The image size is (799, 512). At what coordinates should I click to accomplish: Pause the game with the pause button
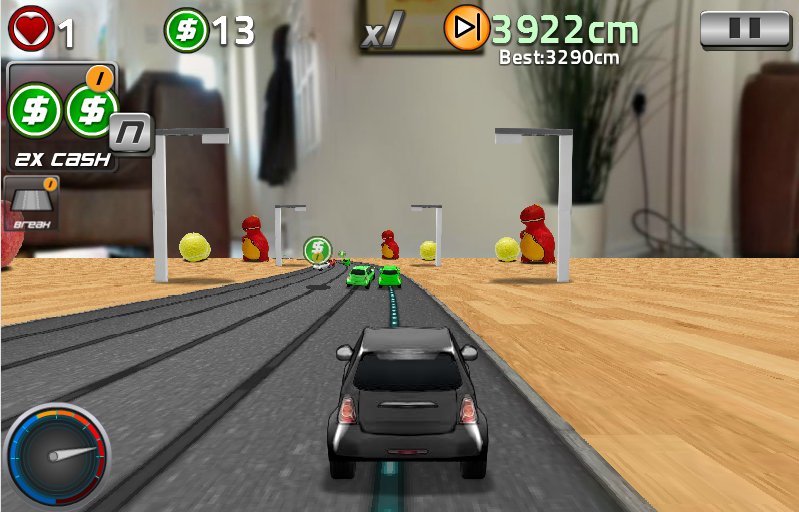(x=746, y=29)
